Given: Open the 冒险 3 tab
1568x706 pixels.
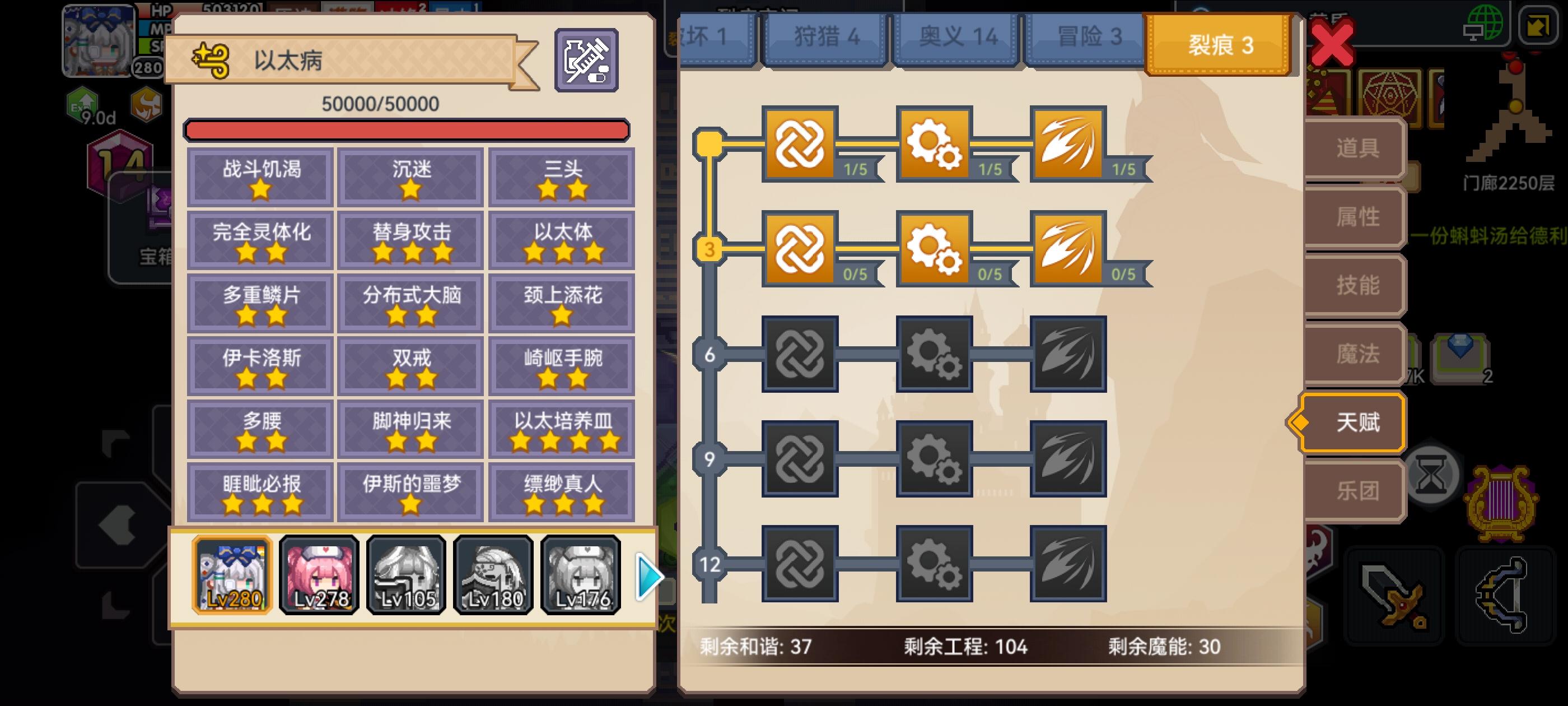Looking at the screenshot, I should tap(1088, 35).
